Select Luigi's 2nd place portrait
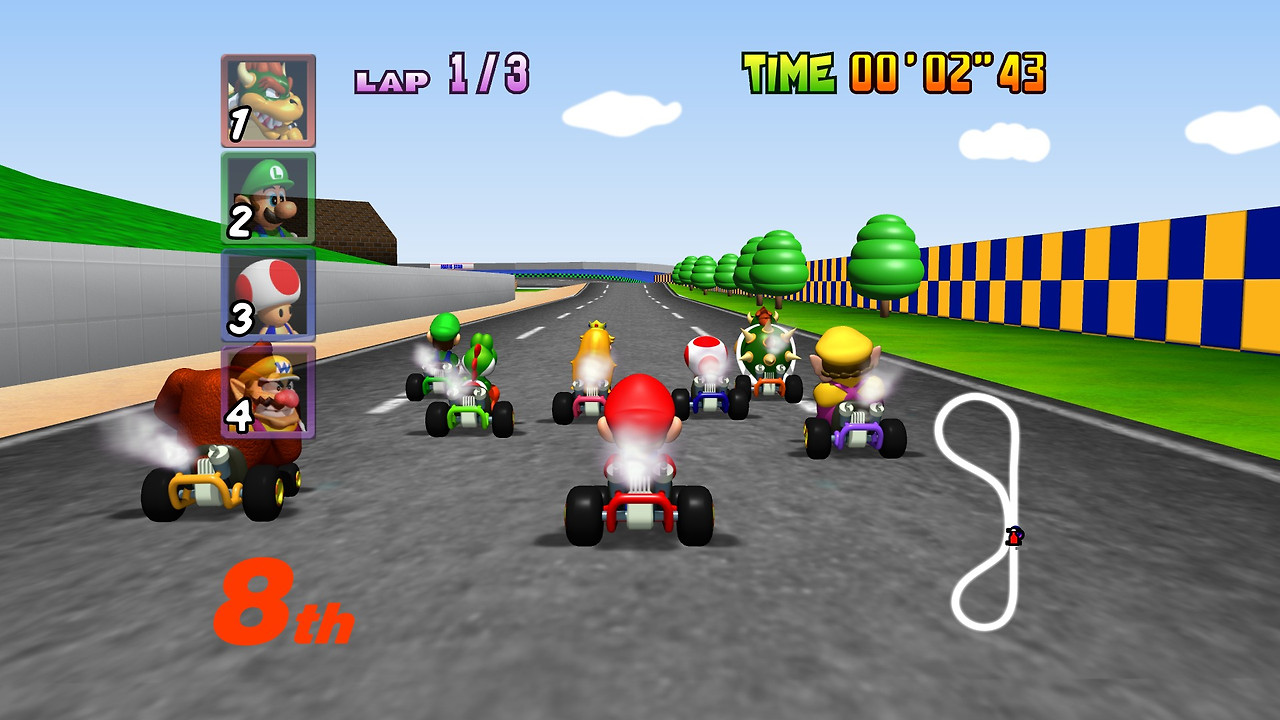This screenshot has width=1280, height=720. (x=266, y=195)
